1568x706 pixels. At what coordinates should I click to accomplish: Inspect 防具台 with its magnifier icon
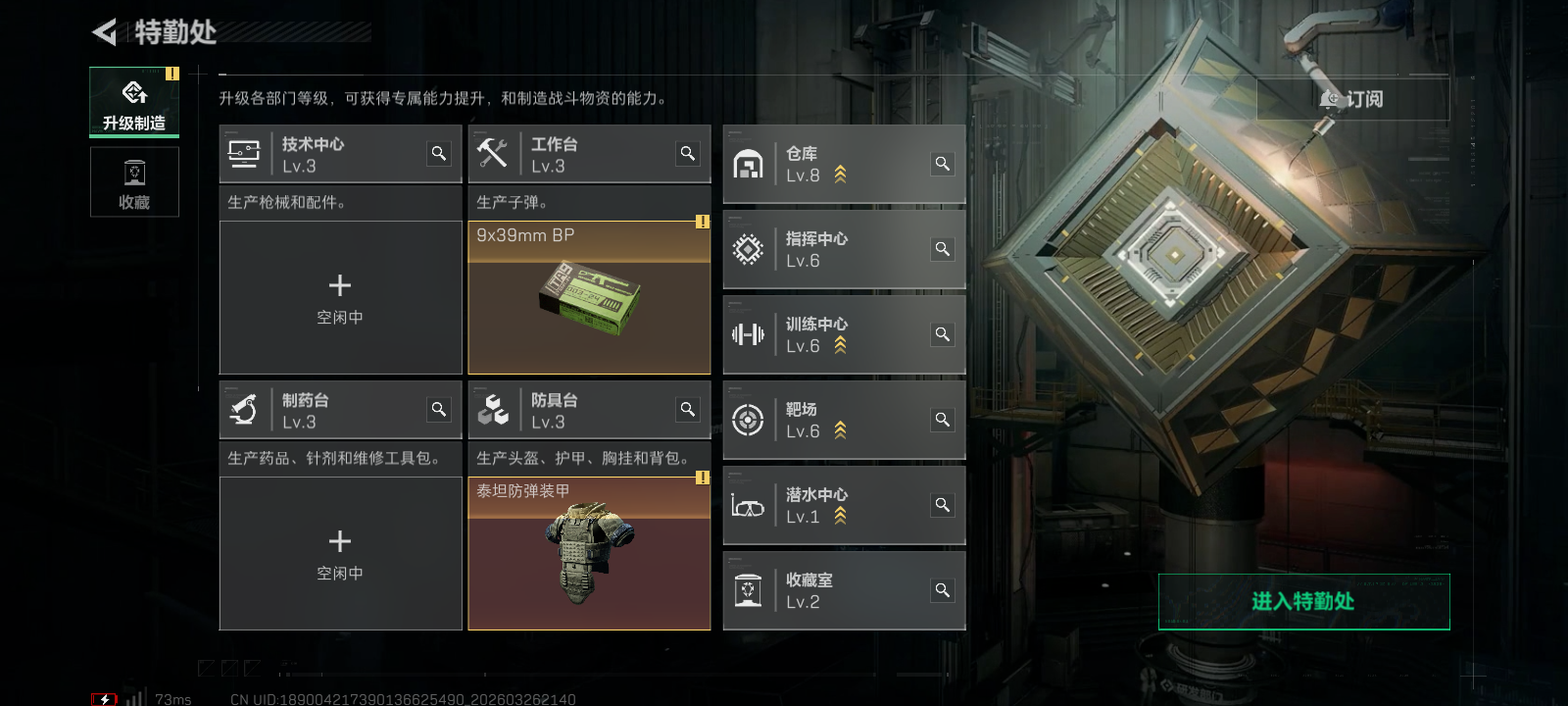(688, 409)
